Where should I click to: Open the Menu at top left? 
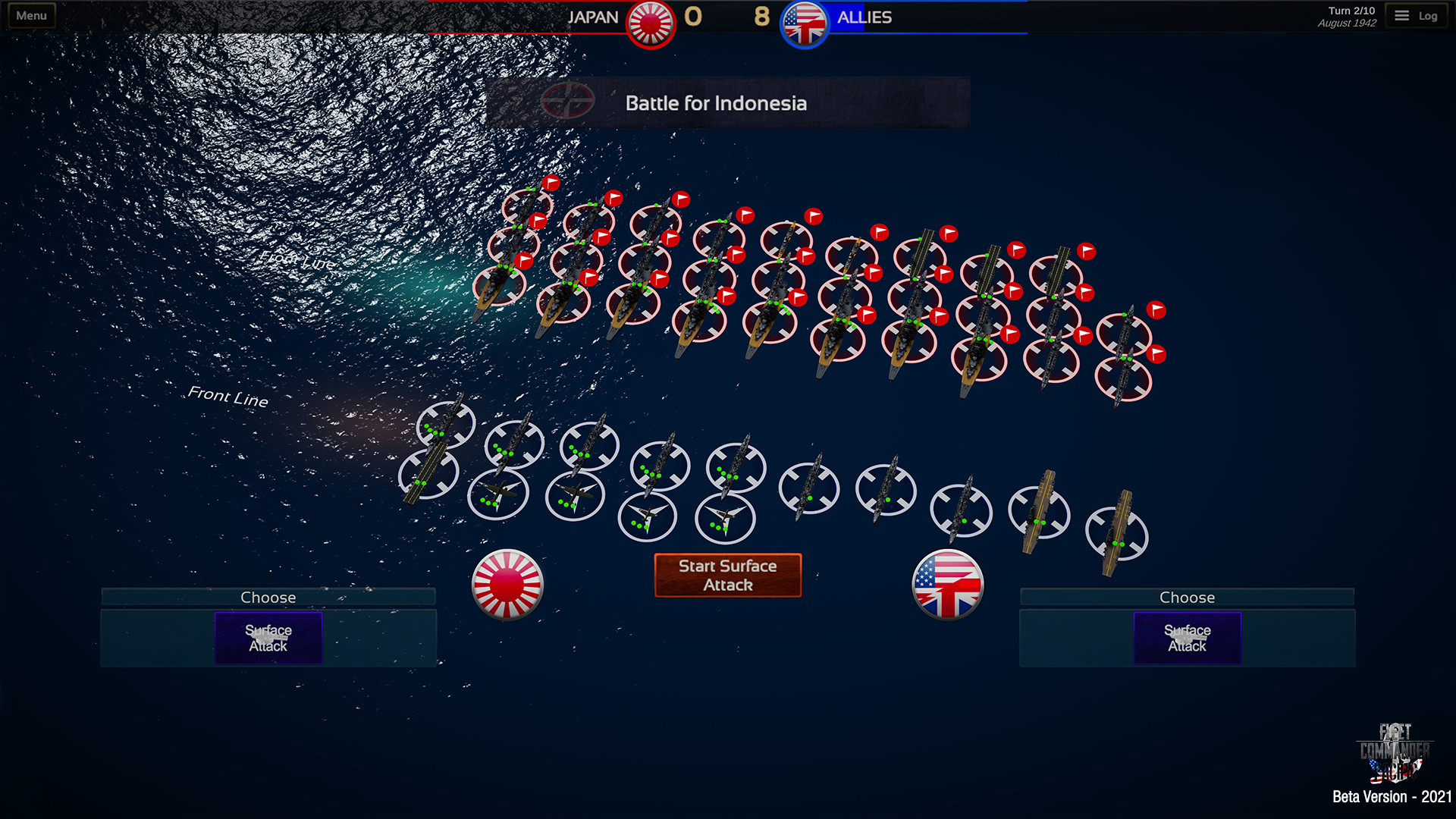coord(30,14)
